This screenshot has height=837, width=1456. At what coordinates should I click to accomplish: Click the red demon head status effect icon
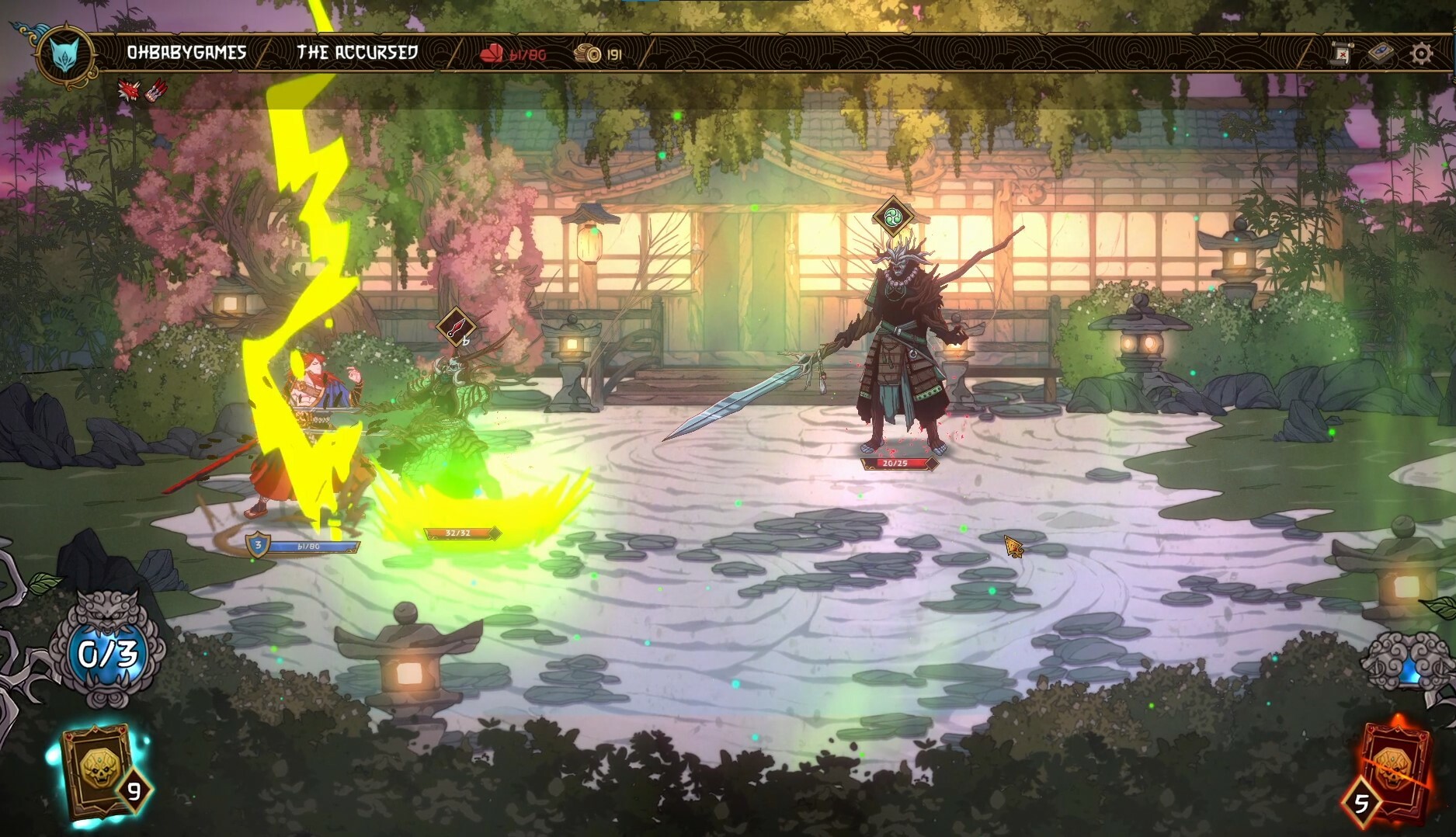pos(127,91)
